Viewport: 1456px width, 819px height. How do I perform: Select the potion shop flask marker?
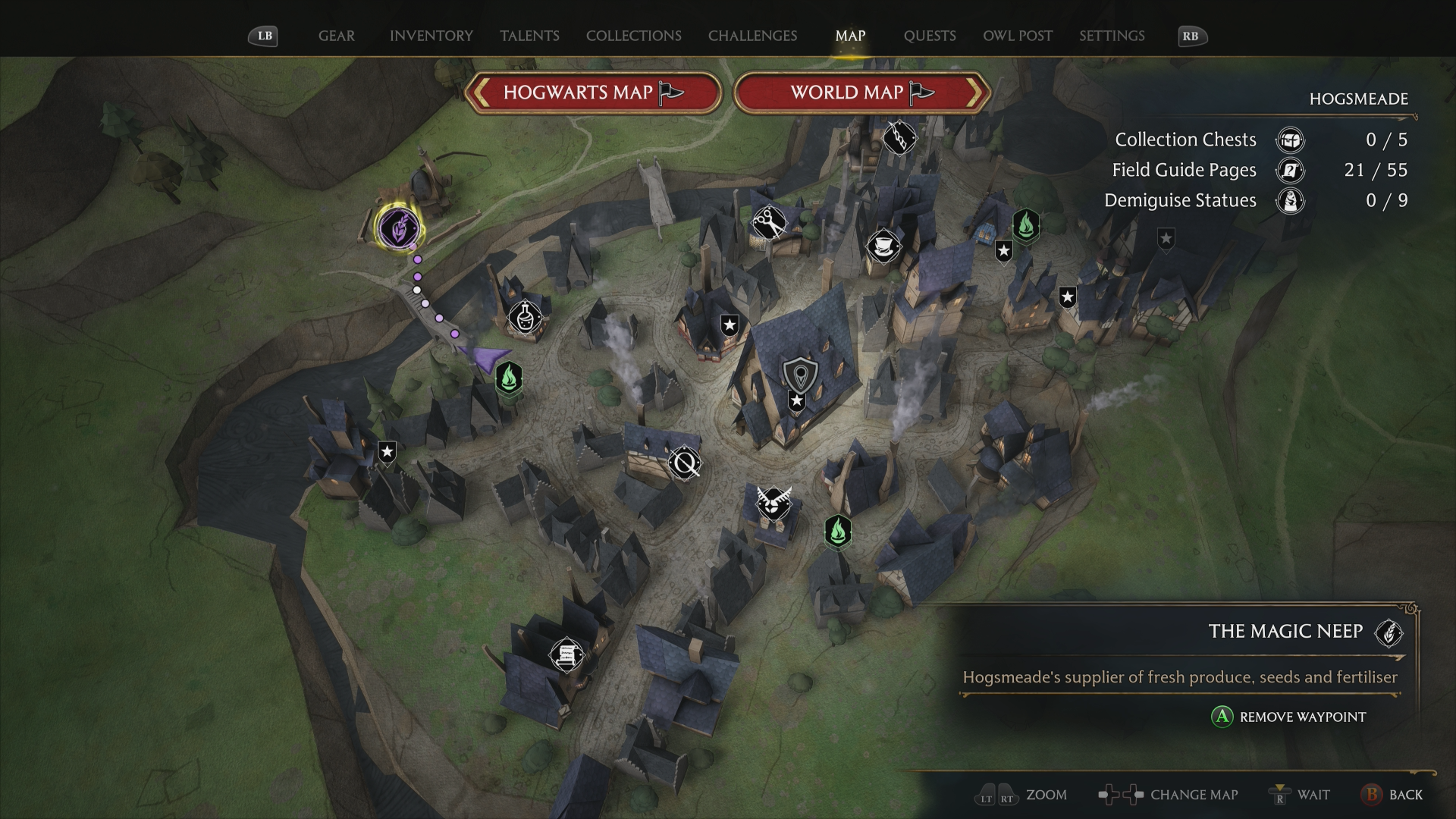pyautogui.click(x=525, y=317)
